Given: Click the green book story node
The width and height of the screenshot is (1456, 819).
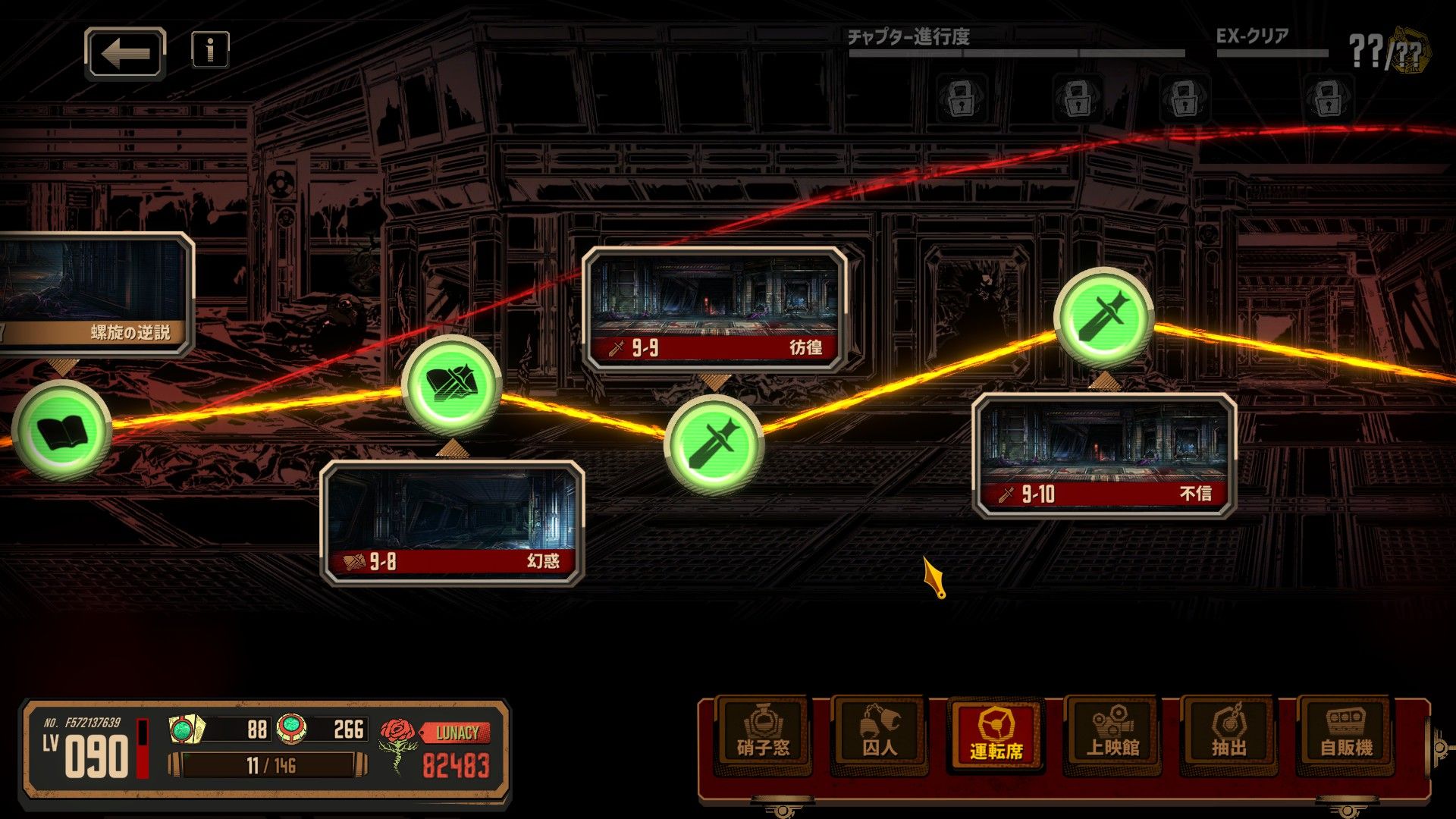Looking at the screenshot, I should pos(61,430).
